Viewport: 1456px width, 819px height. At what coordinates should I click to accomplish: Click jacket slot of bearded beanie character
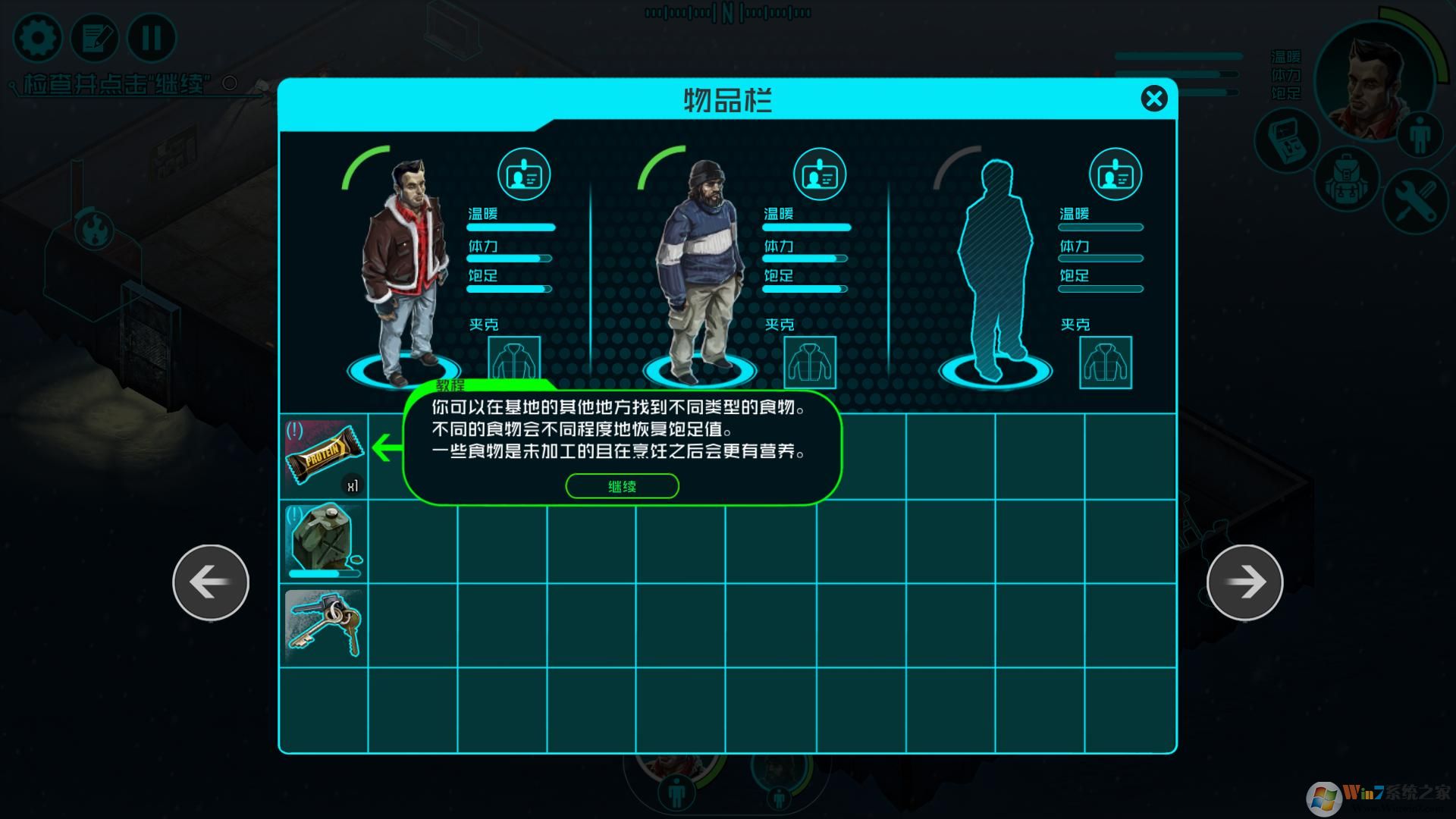click(x=810, y=362)
